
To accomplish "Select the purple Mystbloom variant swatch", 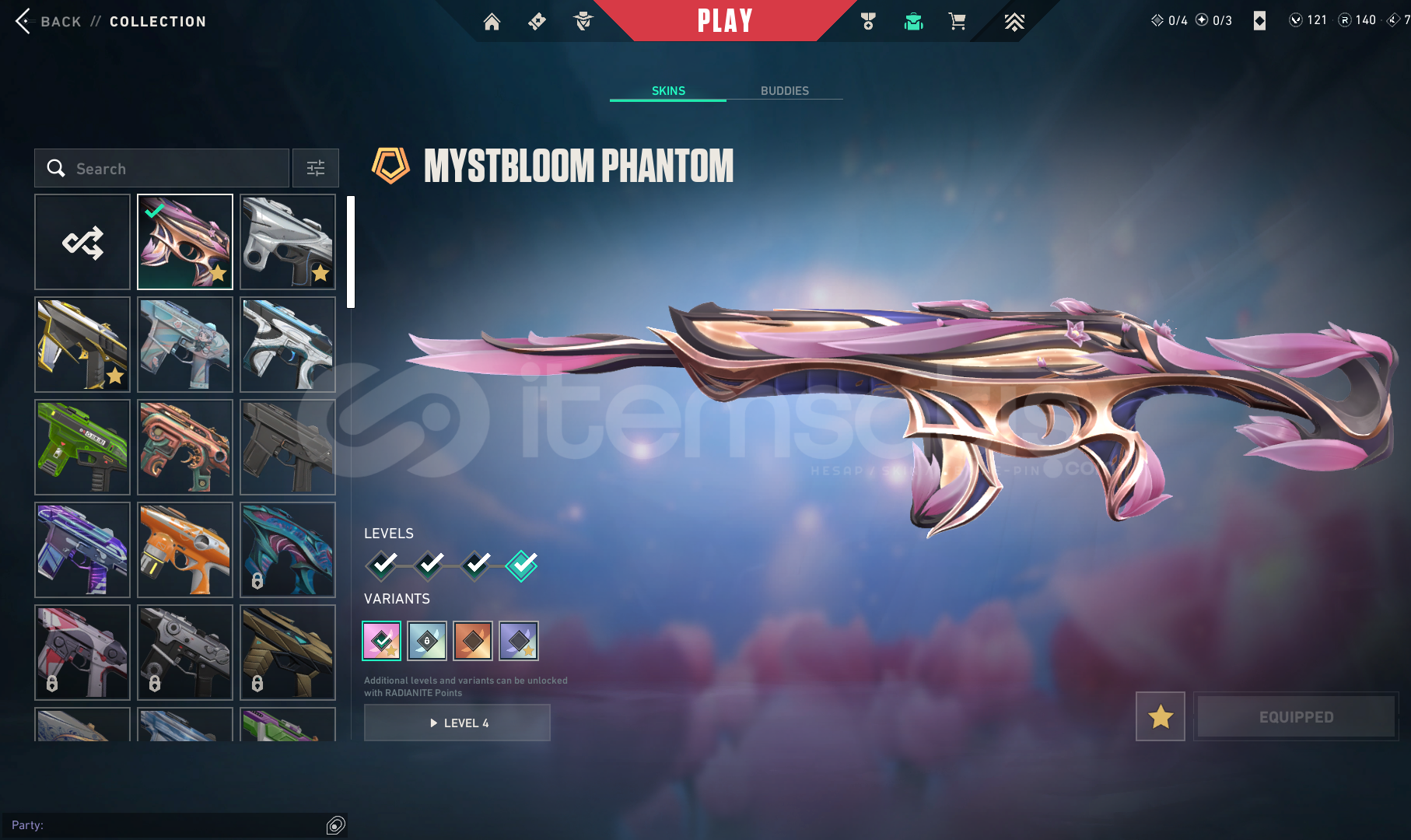I will point(519,641).
